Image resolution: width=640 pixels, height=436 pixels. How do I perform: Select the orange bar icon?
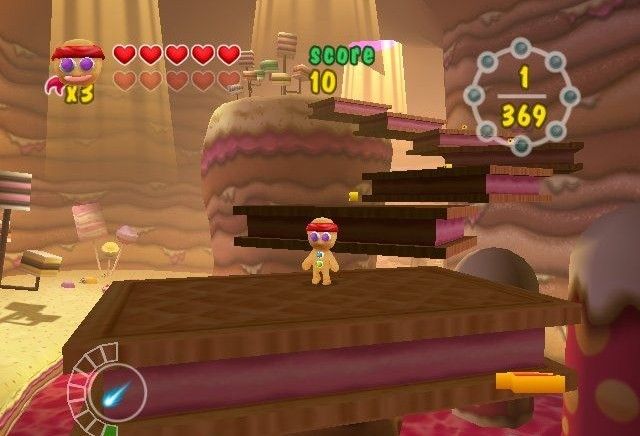(529, 381)
